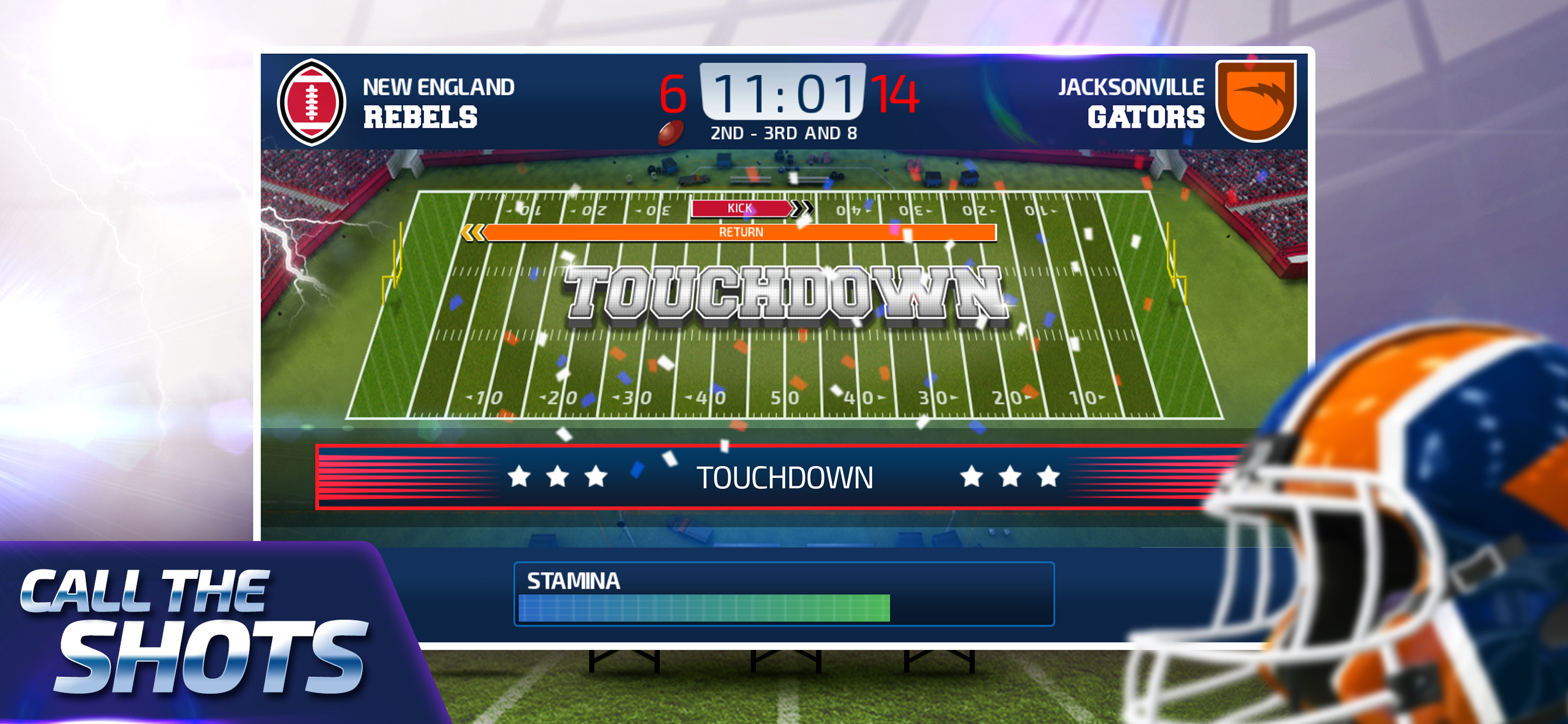Click the New England Rebels team logo
1568x724 pixels.
(x=311, y=102)
